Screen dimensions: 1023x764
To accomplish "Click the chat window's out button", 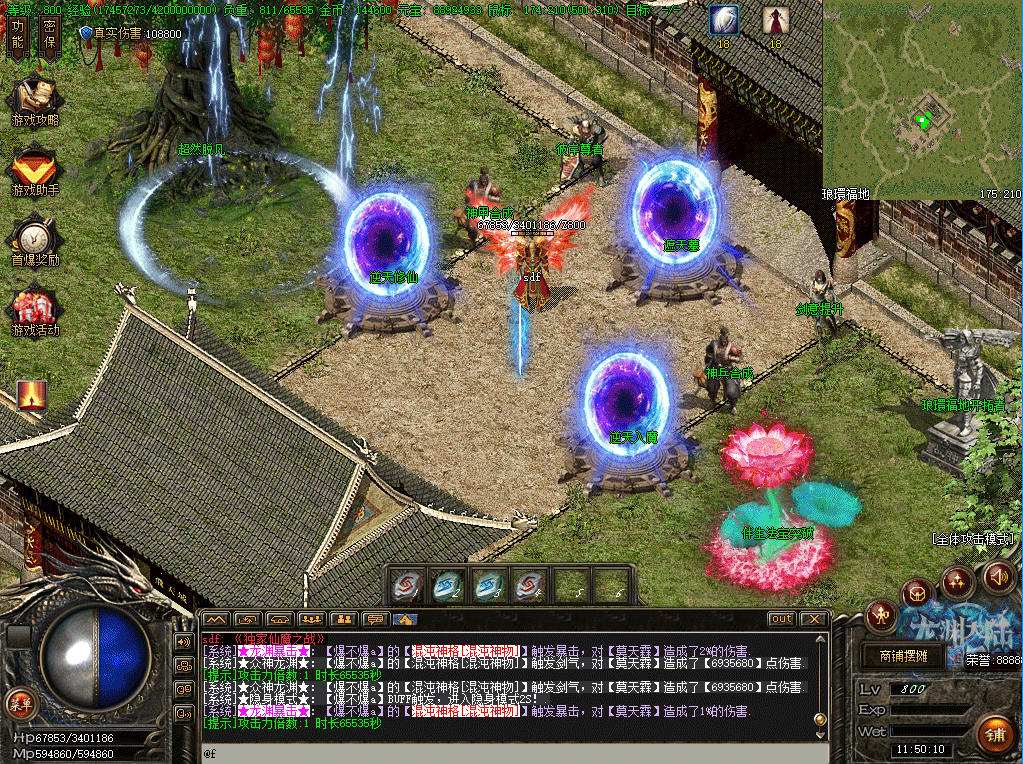I will [x=782, y=619].
